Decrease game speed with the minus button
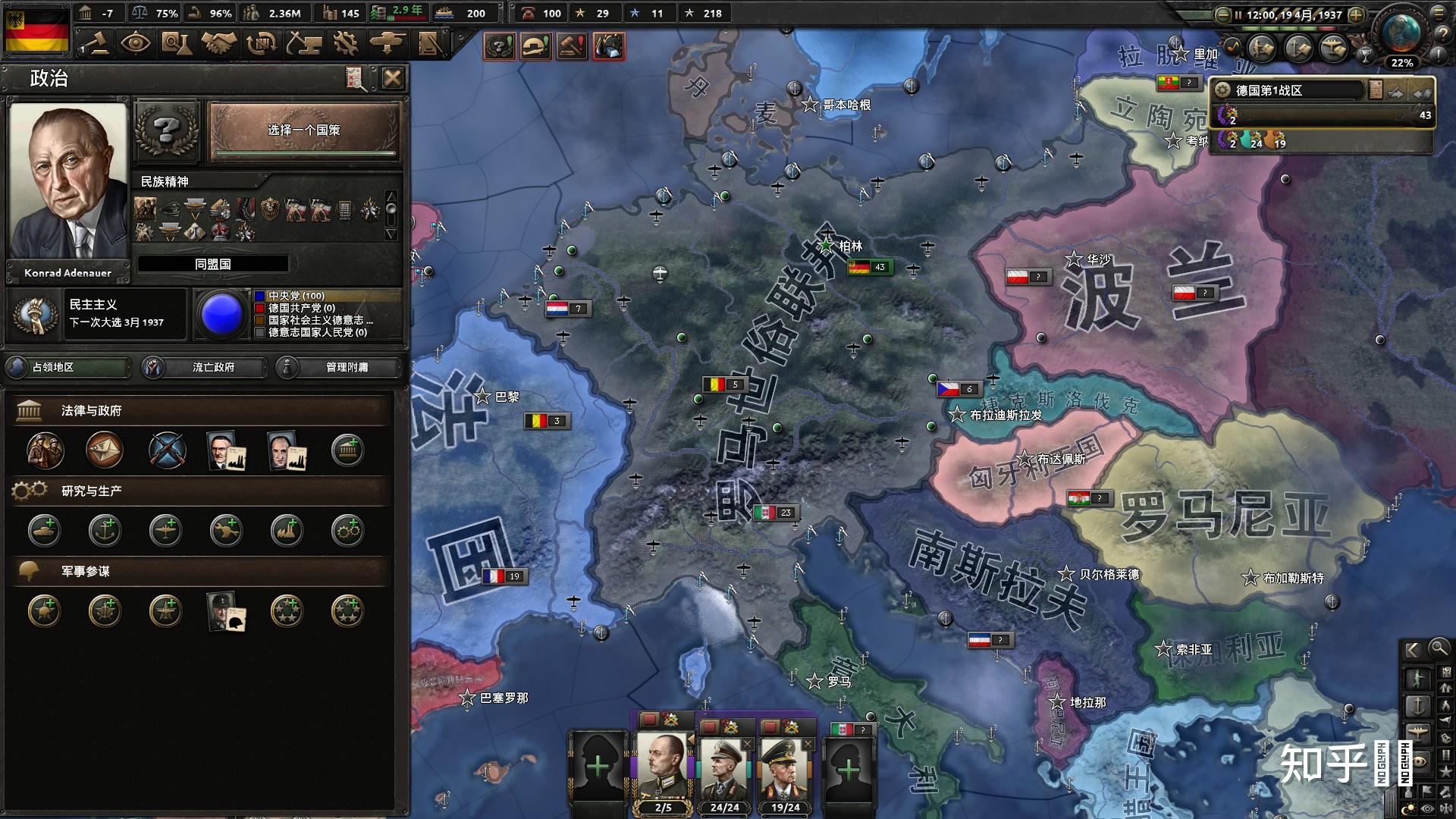The height and width of the screenshot is (819, 1456). coord(1222,14)
